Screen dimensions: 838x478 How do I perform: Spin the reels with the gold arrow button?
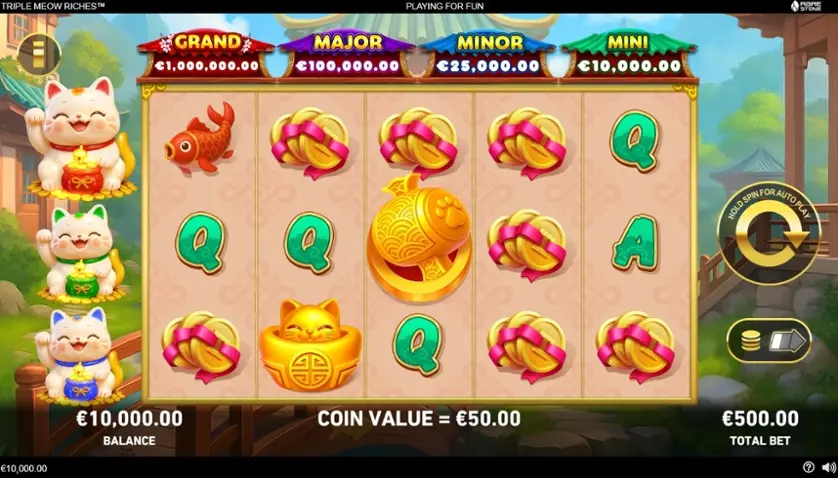pyautogui.click(x=769, y=234)
